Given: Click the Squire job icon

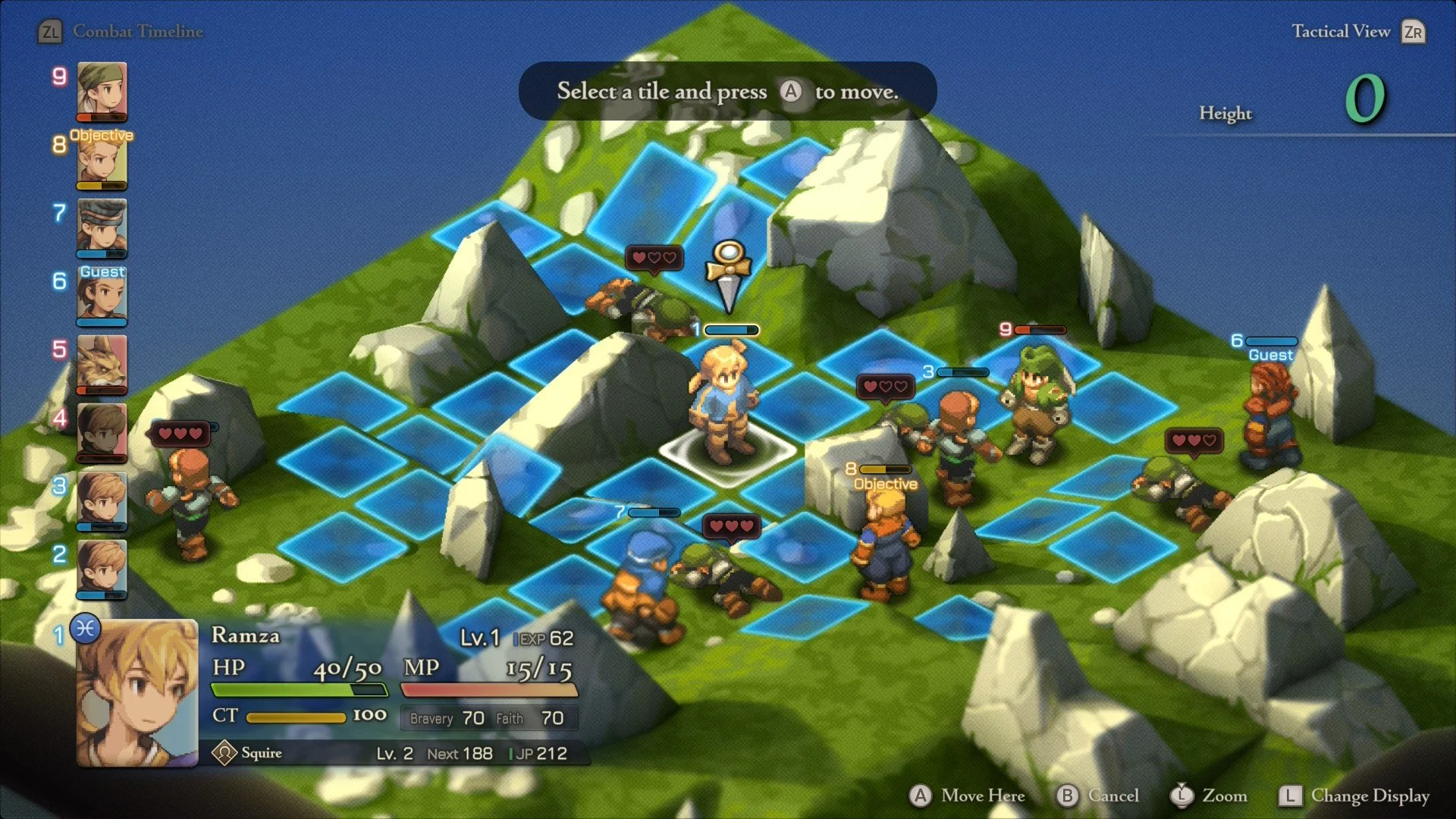Looking at the screenshot, I should click(x=224, y=753).
